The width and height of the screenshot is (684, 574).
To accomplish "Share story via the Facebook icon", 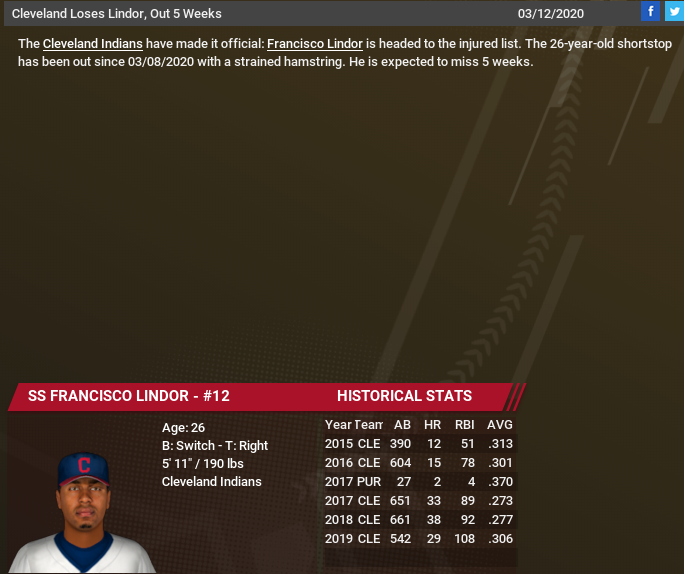I will coord(650,12).
